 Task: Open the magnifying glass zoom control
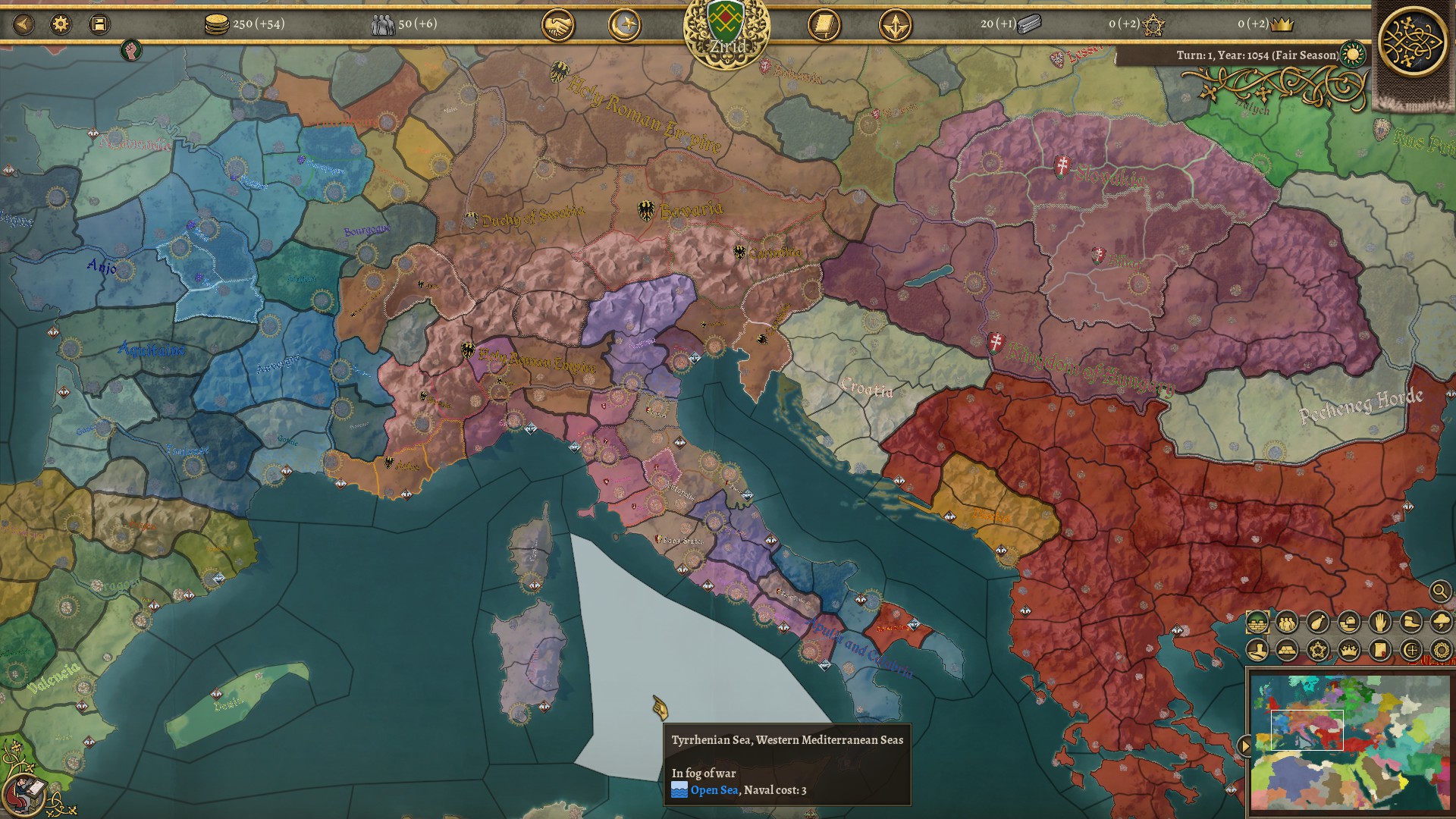(x=1439, y=590)
